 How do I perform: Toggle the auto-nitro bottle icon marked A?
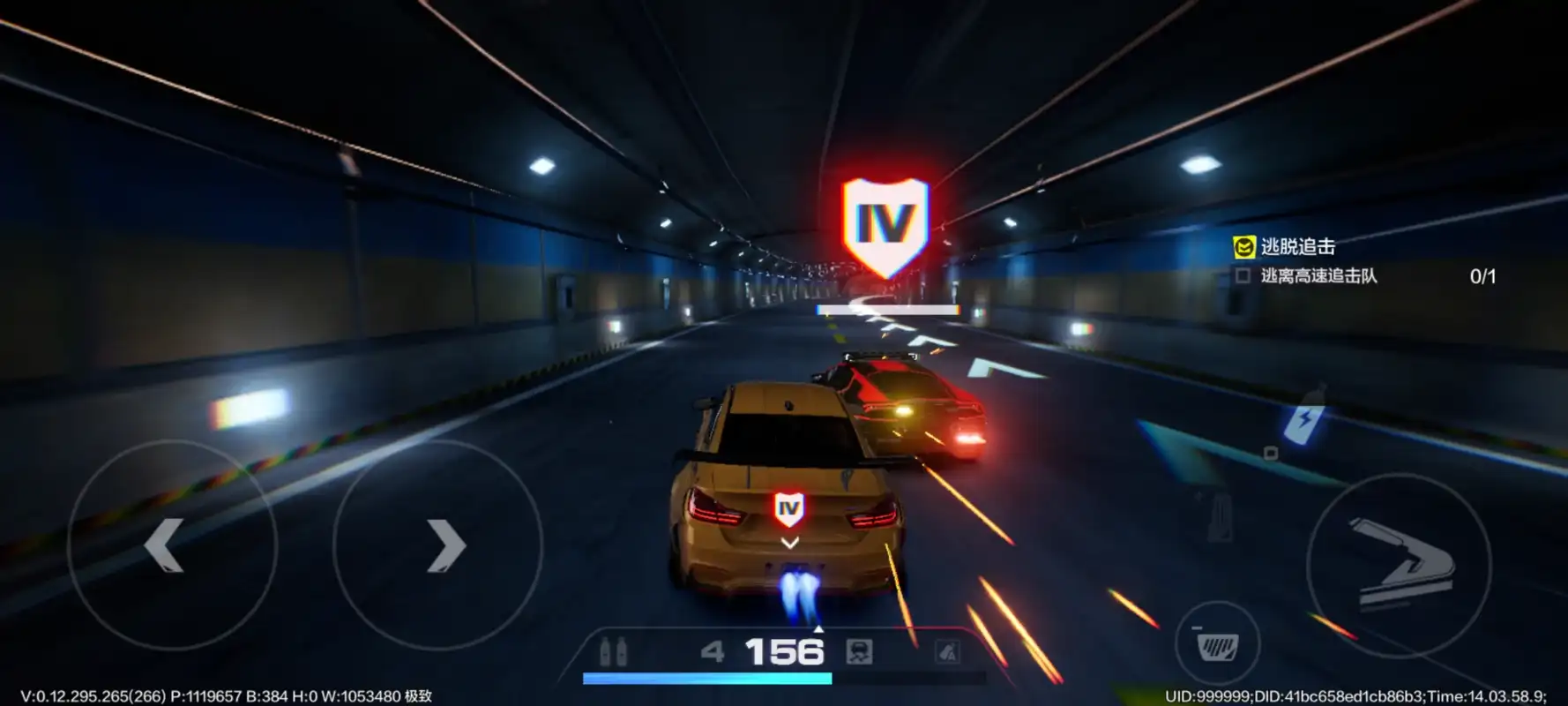(948, 652)
